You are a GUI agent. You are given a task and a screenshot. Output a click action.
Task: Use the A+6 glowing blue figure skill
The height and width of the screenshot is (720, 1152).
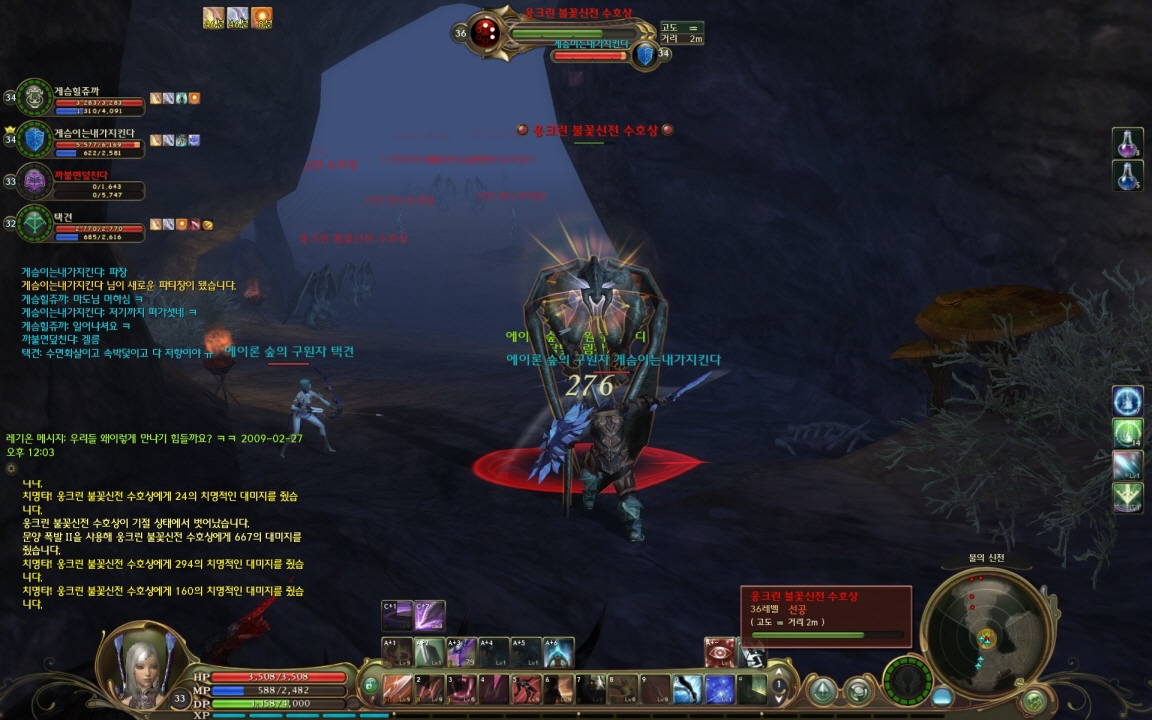click(558, 652)
